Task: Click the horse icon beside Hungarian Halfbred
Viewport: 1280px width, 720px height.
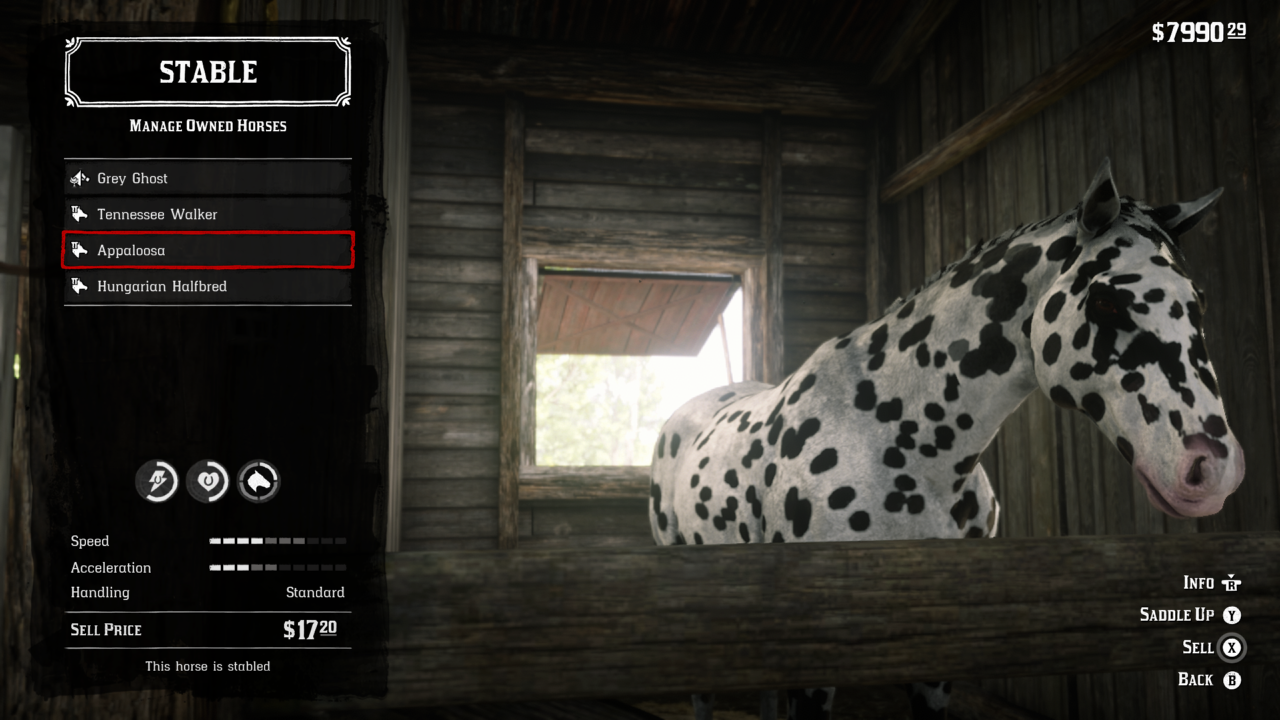Action: (79, 286)
